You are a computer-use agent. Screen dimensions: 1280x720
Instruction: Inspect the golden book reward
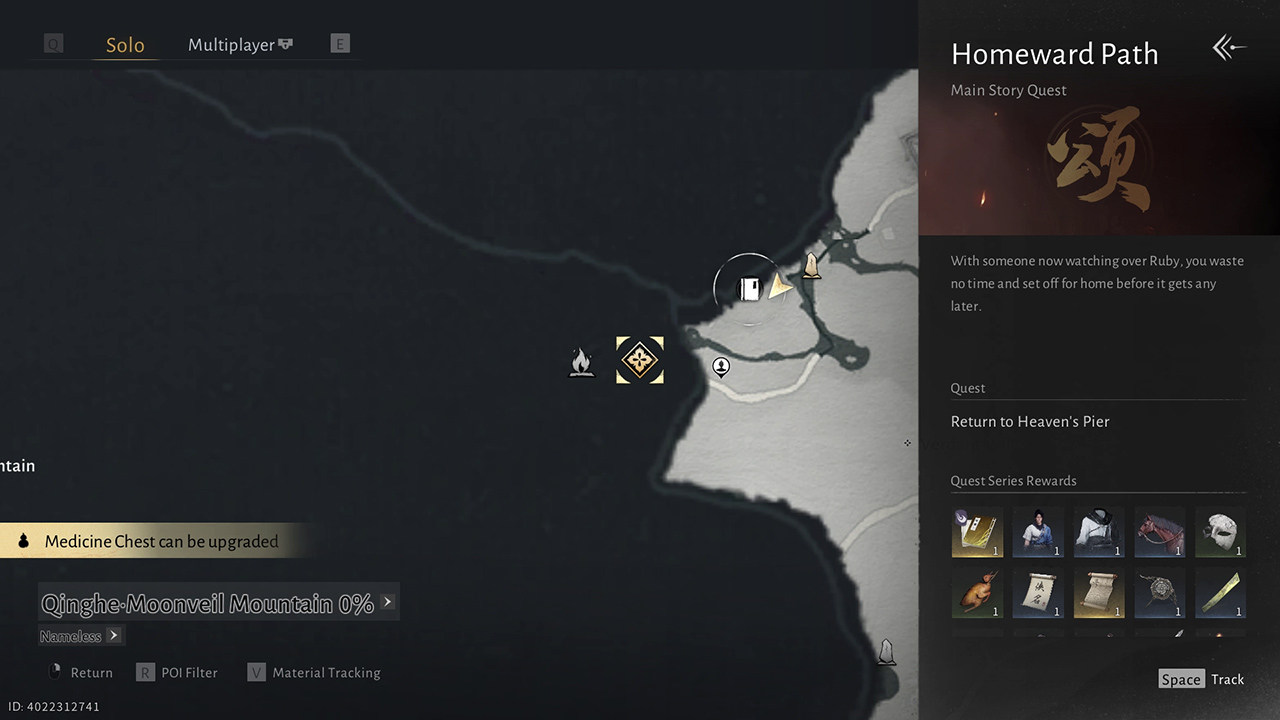point(977,532)
